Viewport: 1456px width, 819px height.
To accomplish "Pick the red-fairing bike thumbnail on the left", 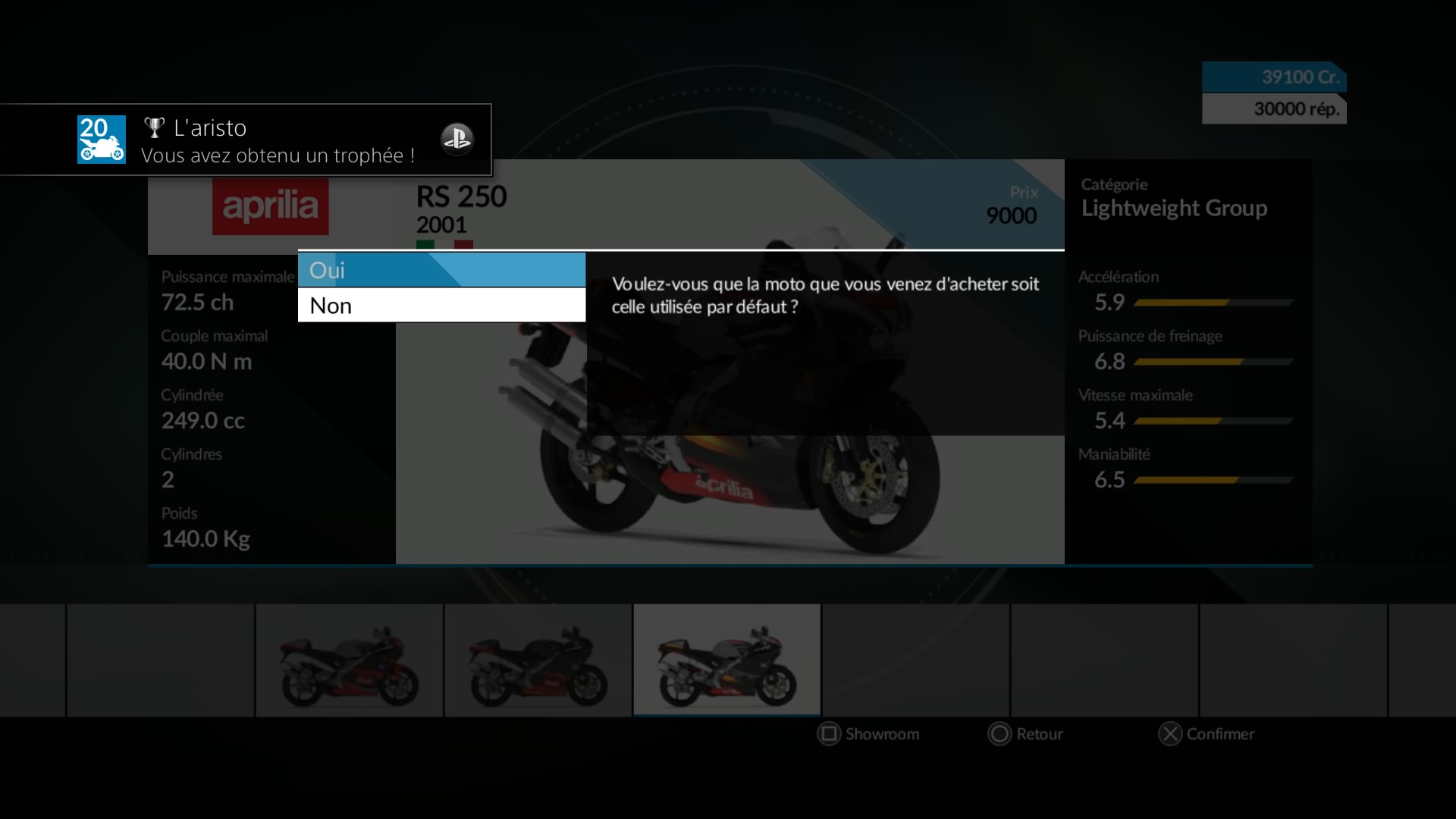I will click(x=349, y=660).
